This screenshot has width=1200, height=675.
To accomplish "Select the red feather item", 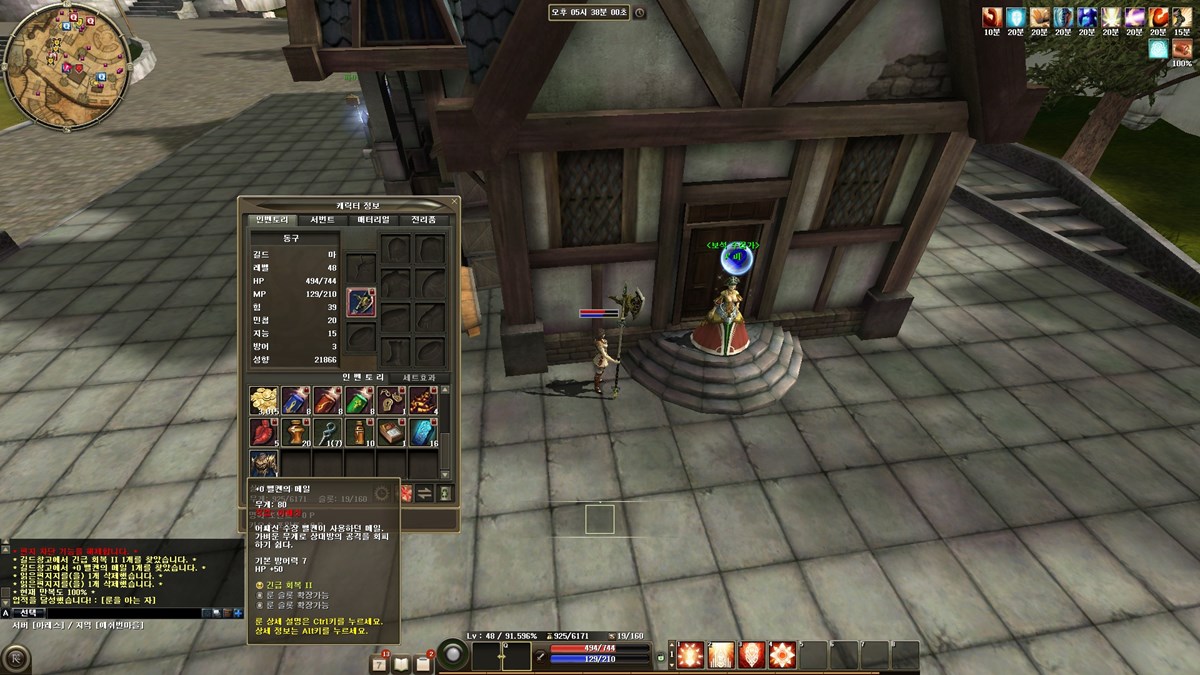I will coord(264,432).
